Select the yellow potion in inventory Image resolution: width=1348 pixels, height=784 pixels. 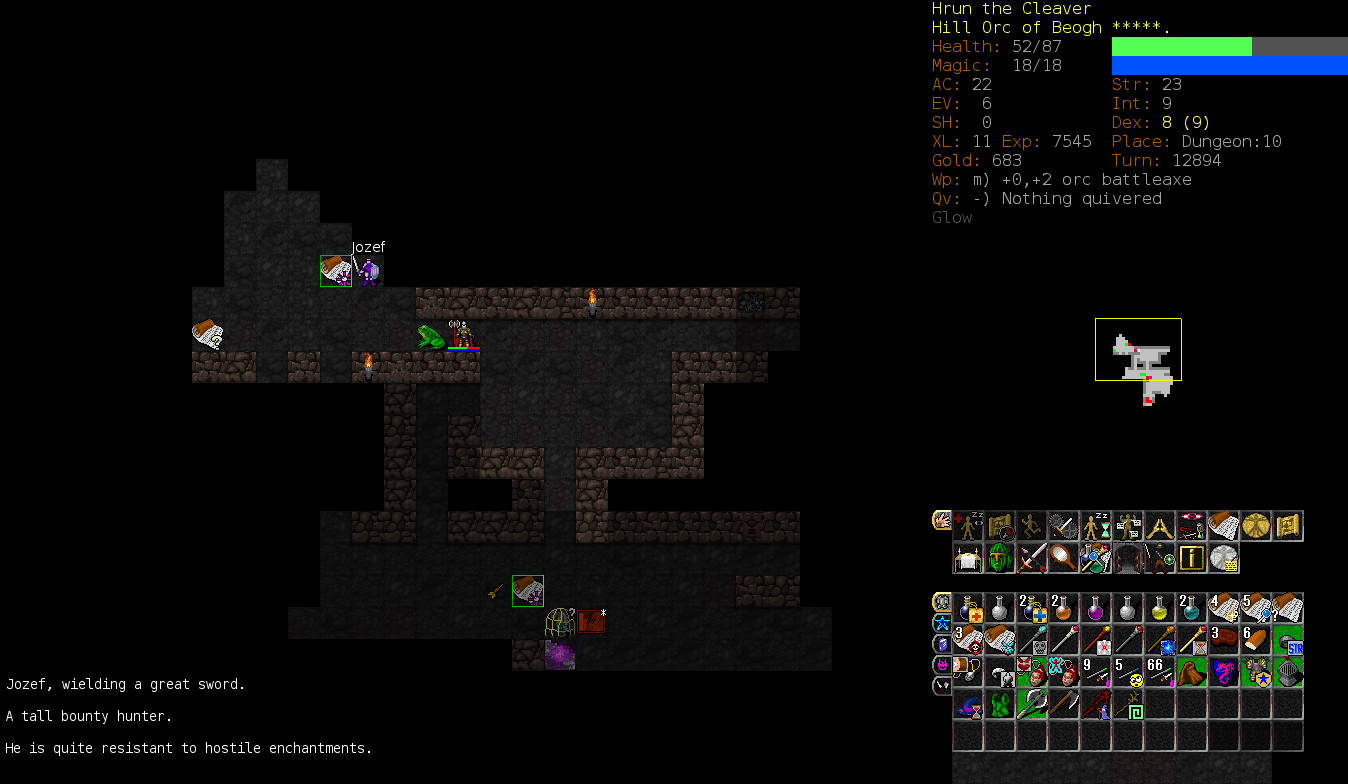(x=1160, y=608)
